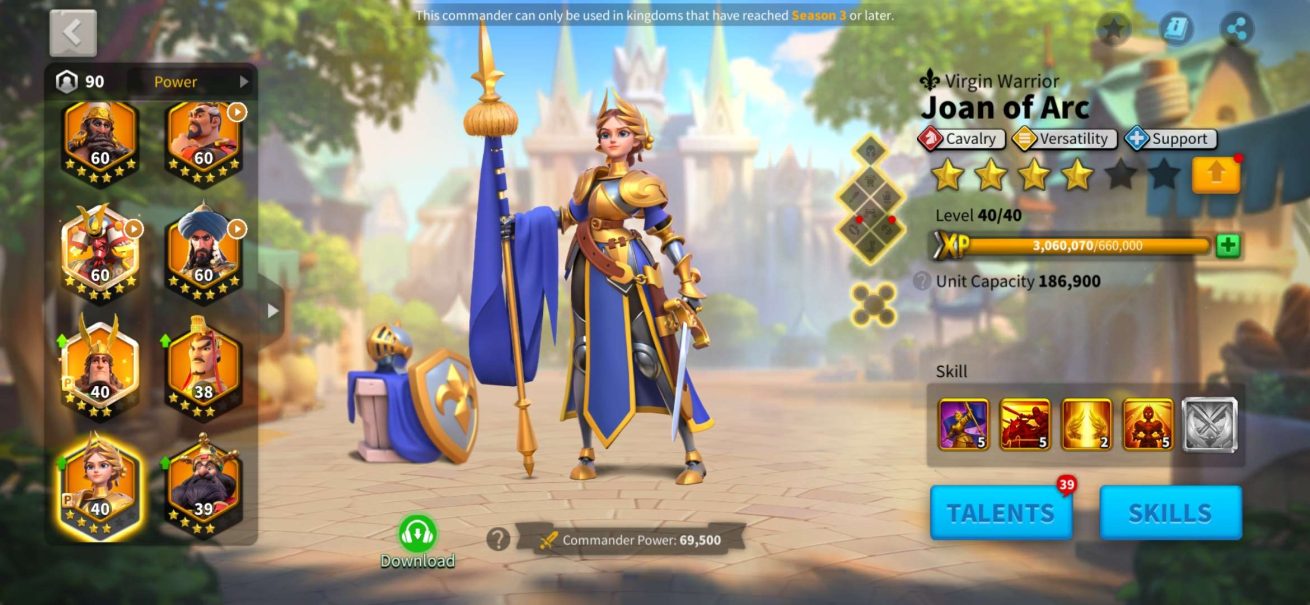
Task: Open the Skills screen
Action: pyautogui.click(x=1170, y=513)
